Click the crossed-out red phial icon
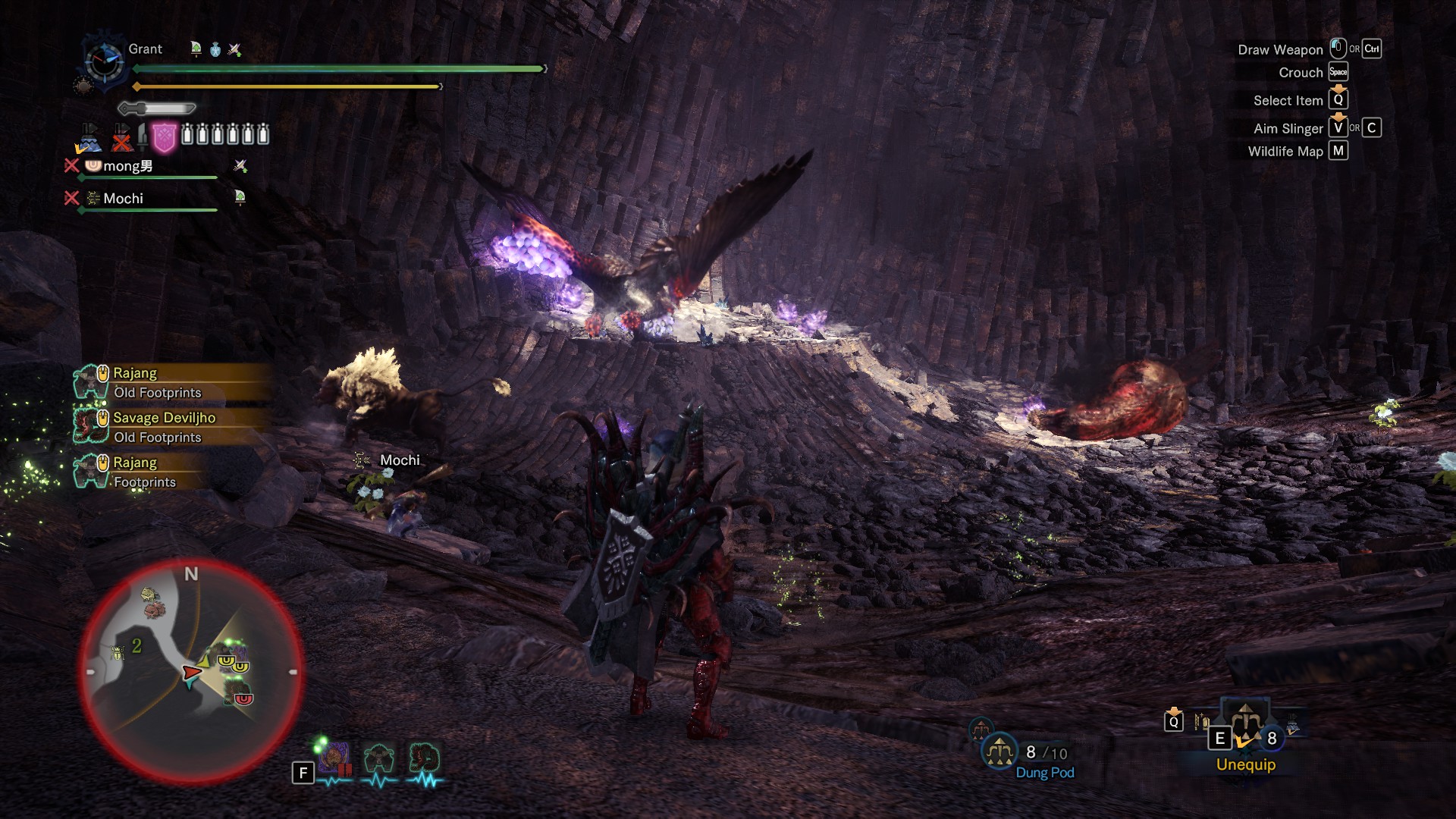The image size is (1456, 819). point(121,138)
